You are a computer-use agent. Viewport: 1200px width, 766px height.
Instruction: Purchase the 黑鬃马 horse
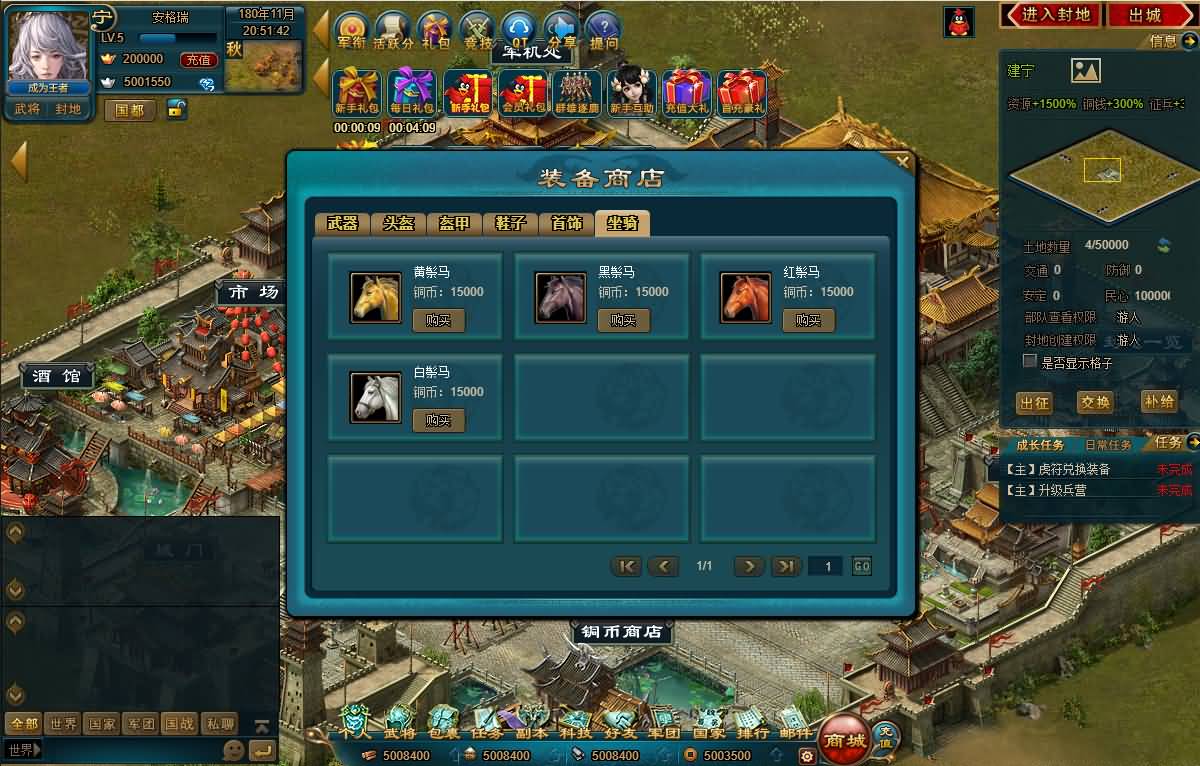click(x=623, y=321)
